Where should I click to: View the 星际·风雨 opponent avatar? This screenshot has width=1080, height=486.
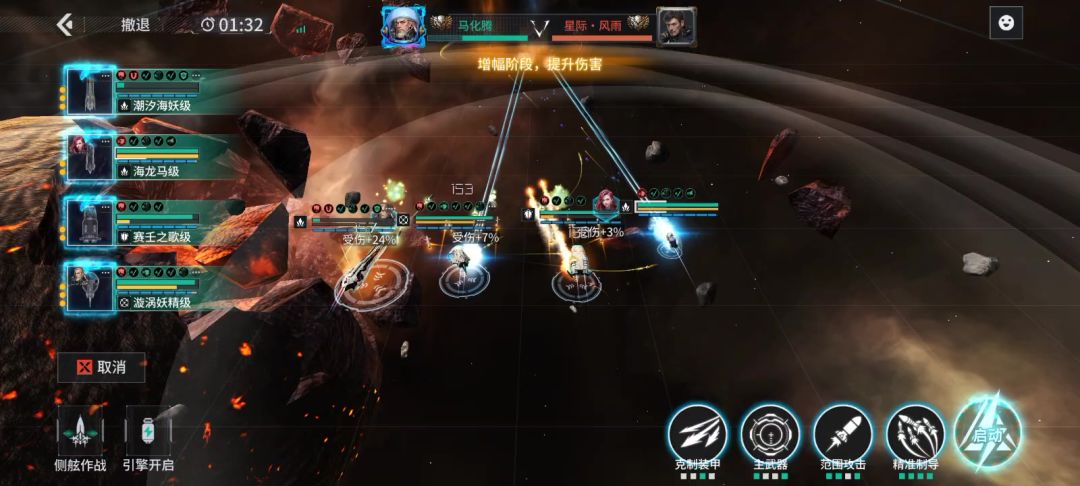(x=675, y=26)
